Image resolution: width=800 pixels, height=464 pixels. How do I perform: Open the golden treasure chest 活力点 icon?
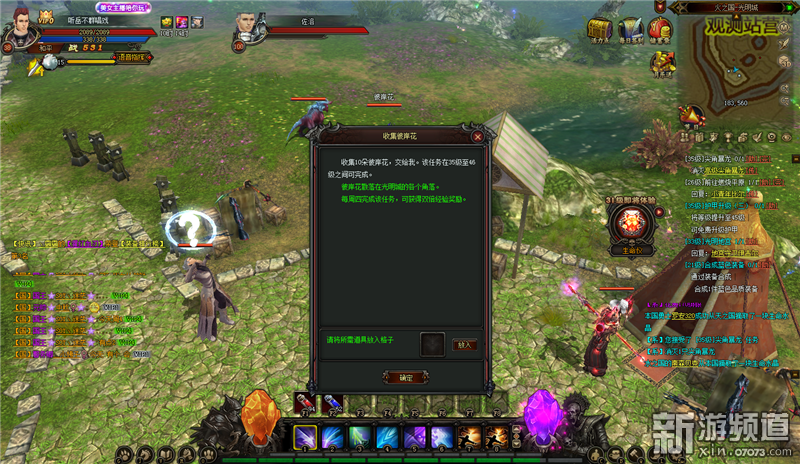pyautogui.click(x=599, y=30)
